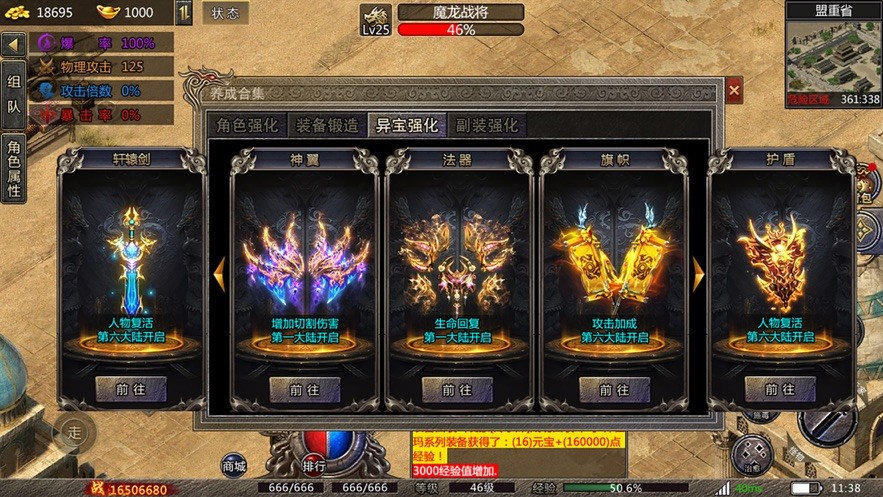Go to the 护盾 upgrade with 前往

tap(771, 389)
